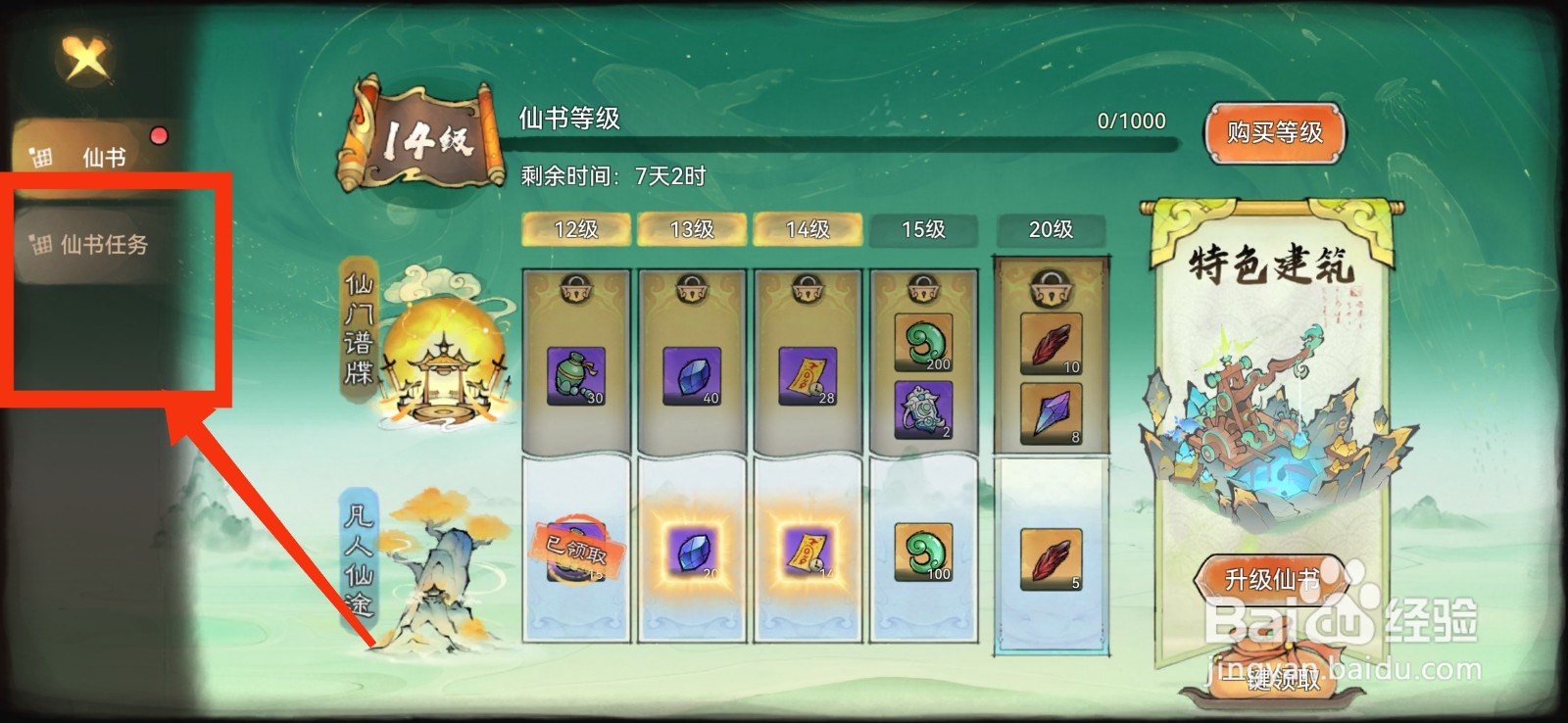Click the lock icon on the 15级 reward column

coord(921,290)
